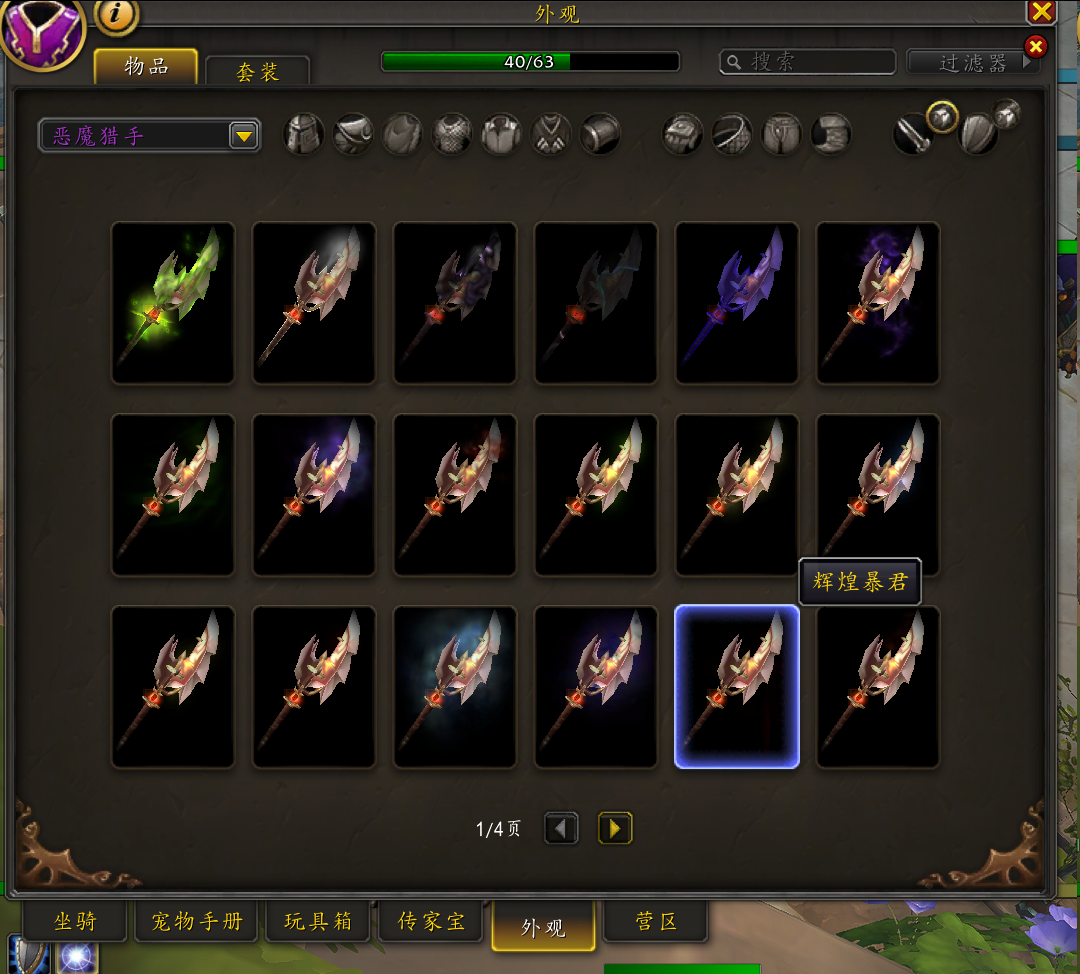Screen dimensions: 1080x974
Task: Click the 搜索 search box
Action: 808,62
